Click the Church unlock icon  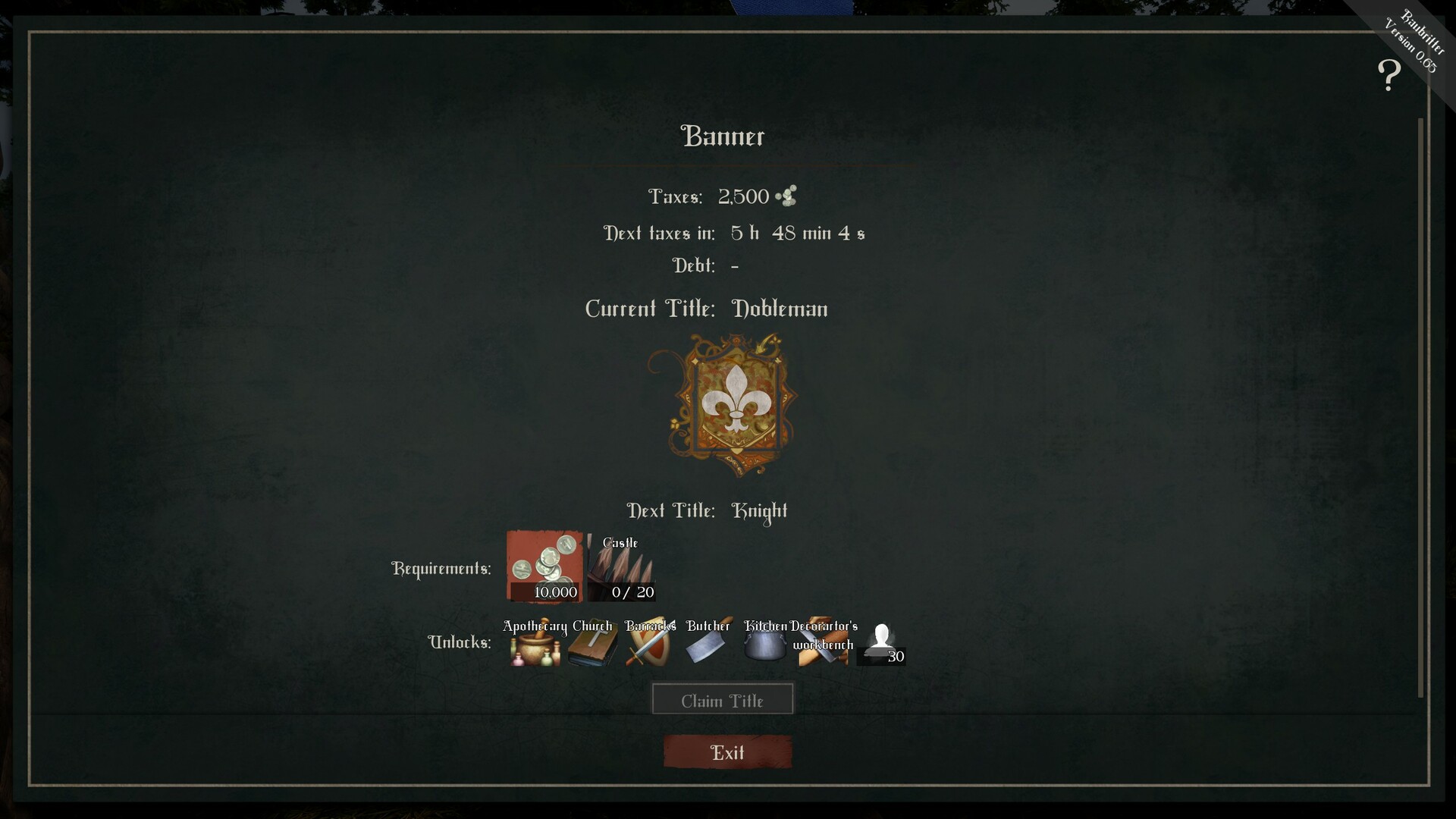[591, 651]
